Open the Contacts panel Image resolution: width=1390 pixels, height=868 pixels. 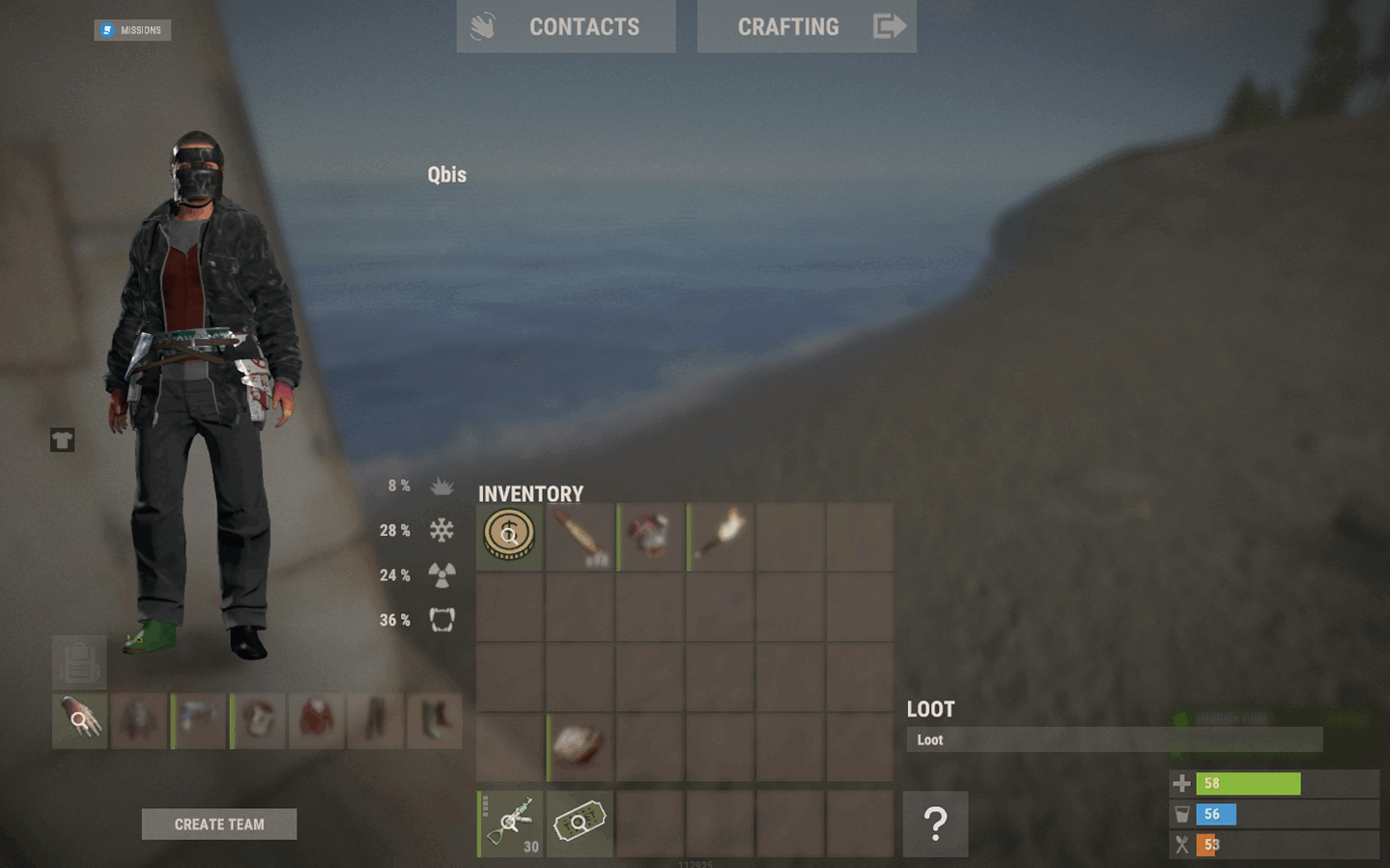pyautogui.click(x=565, y=27)
